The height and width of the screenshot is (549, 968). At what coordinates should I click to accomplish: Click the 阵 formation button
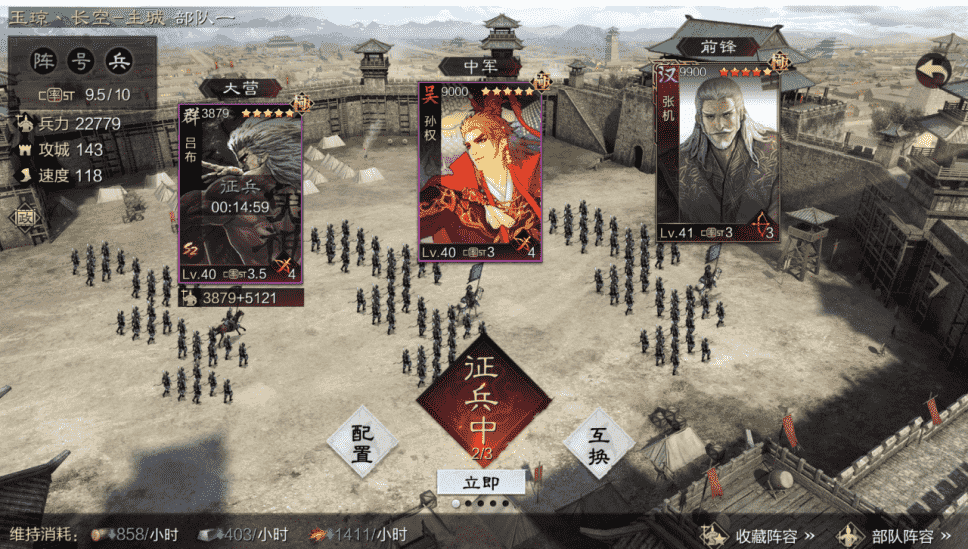point(44,61)
